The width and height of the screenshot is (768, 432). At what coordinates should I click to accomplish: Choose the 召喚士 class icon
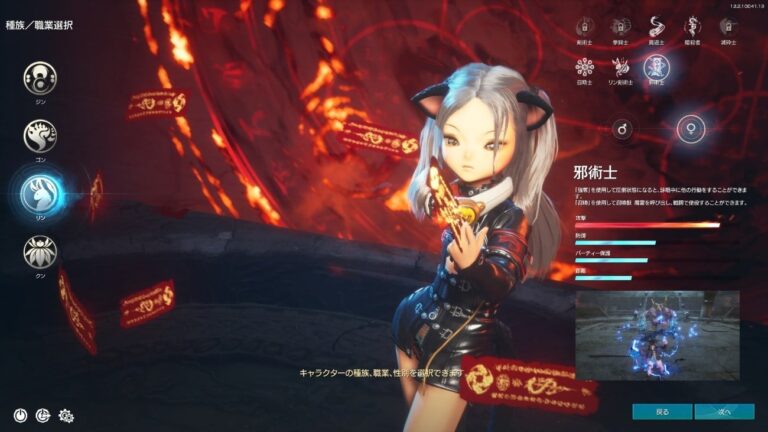(x=585, y=67)
